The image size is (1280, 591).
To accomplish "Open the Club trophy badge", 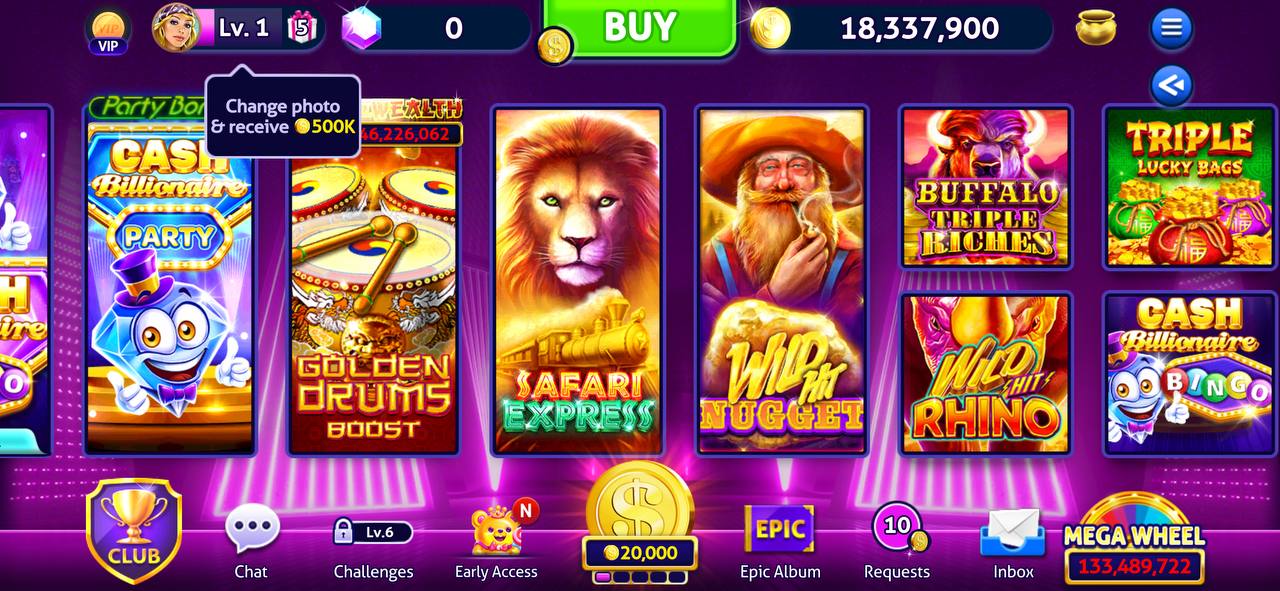I will click(134, 530).
